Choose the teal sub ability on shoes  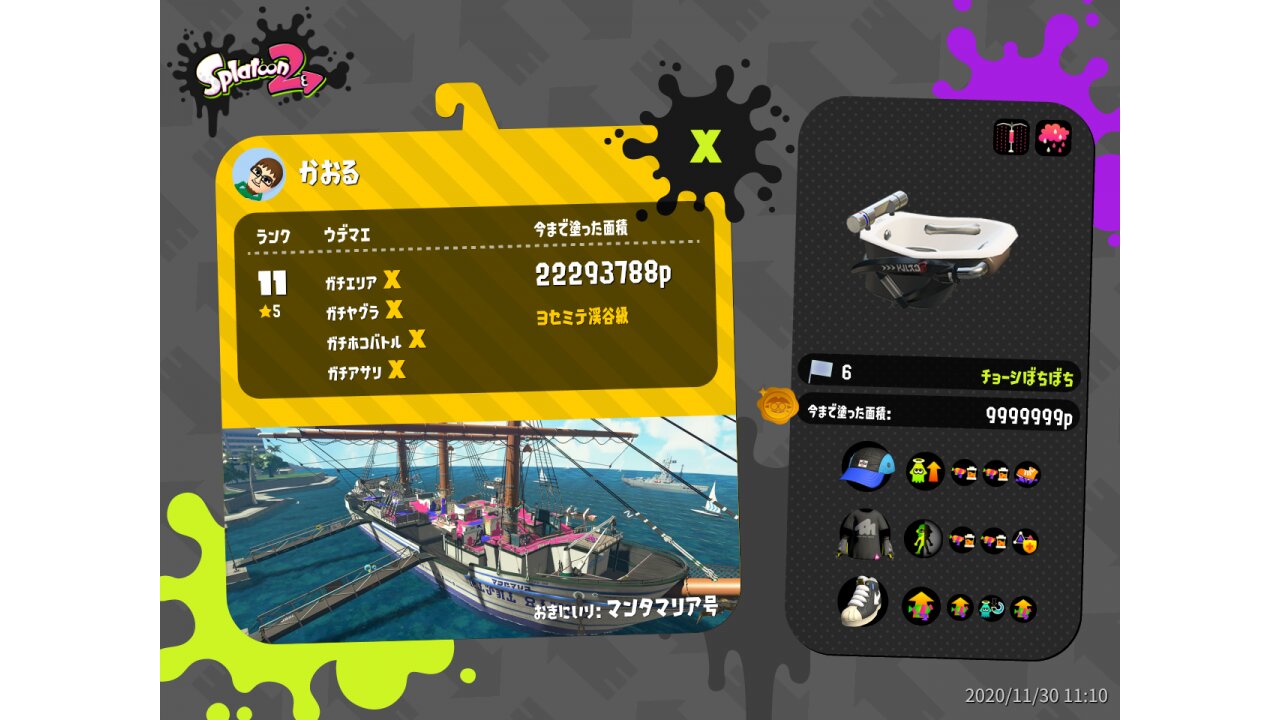[x=992, y=607]
